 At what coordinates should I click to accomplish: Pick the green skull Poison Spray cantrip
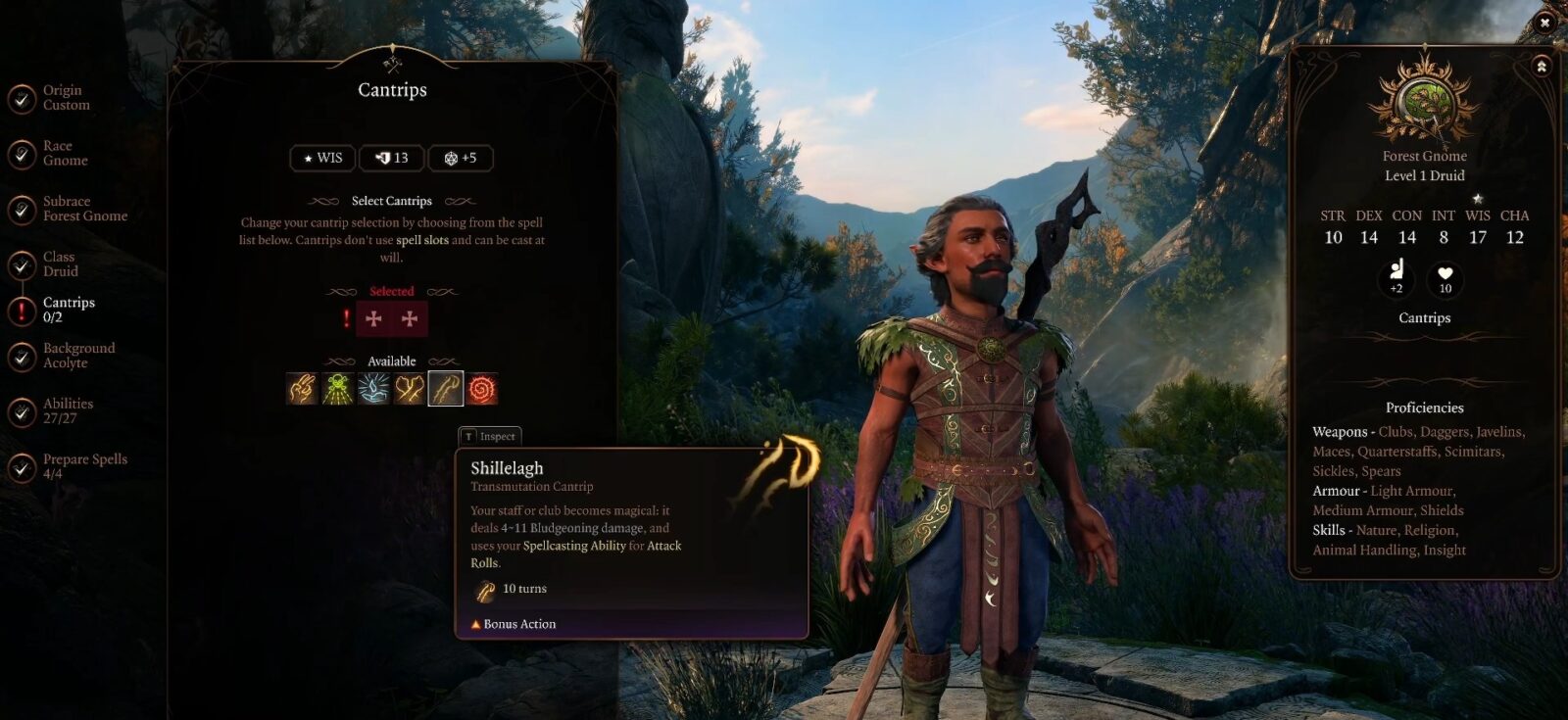[338, 389]
